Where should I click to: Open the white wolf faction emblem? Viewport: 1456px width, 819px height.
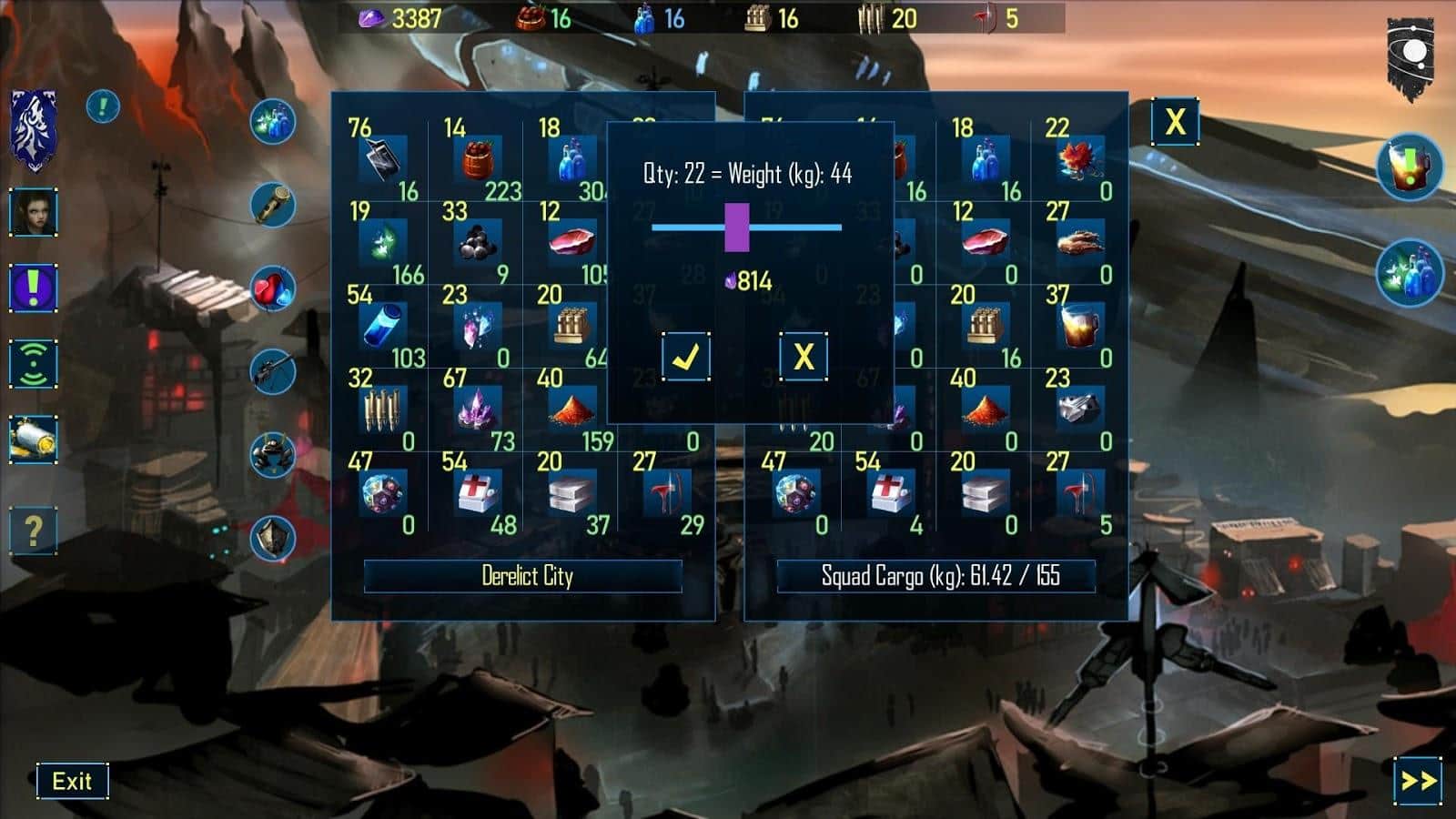(34, 130)
